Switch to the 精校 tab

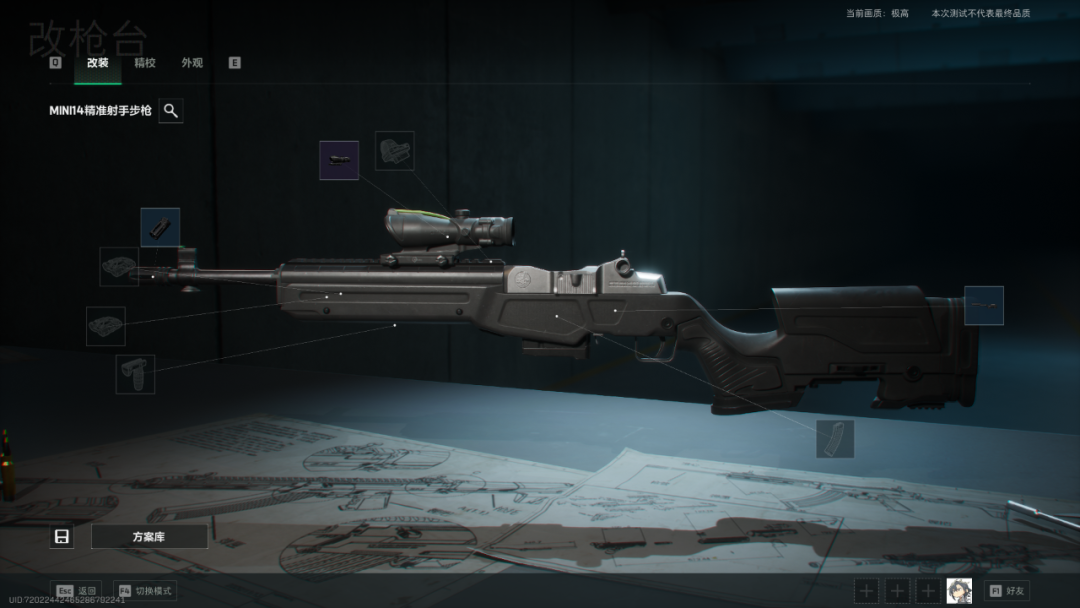coord(145,63)
